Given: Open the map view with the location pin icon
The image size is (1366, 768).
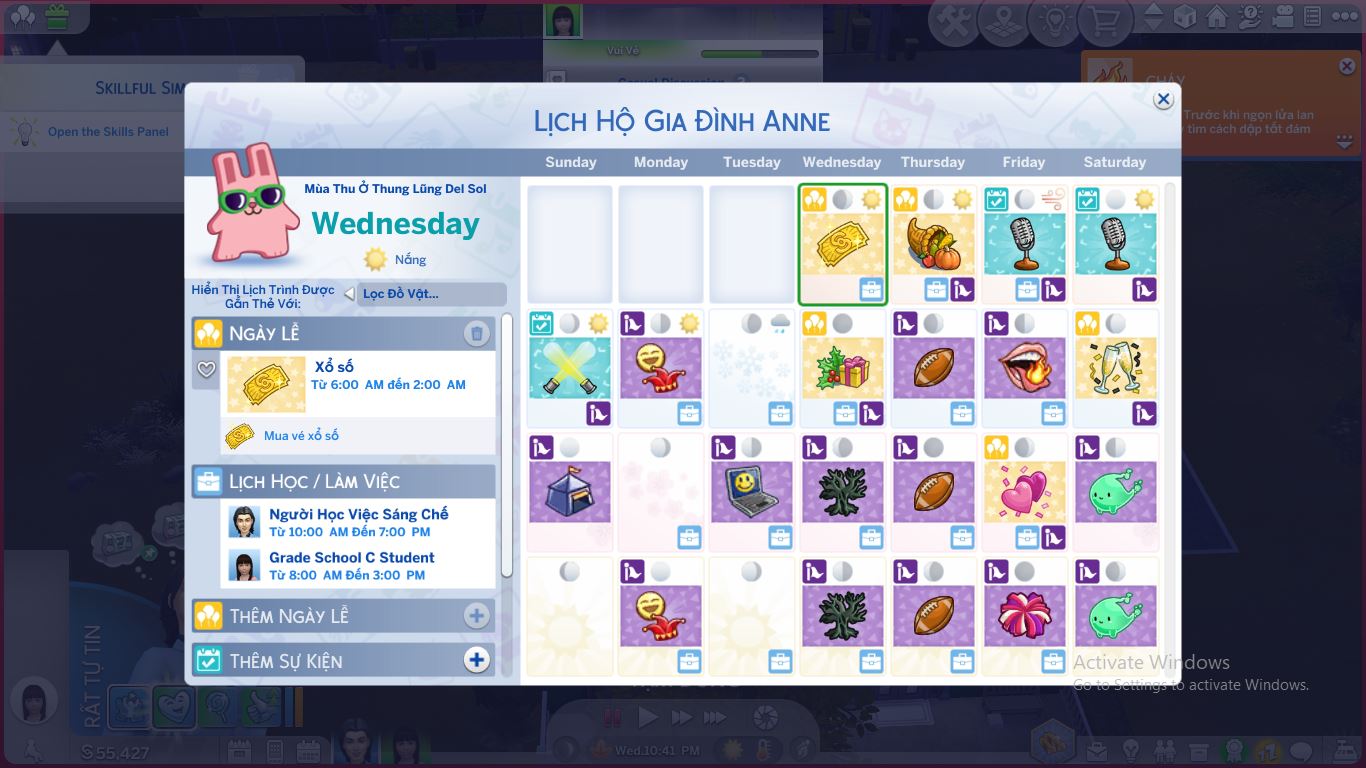Looking at the screenshot, I should pyautogui.click(x=1001, y=16).
